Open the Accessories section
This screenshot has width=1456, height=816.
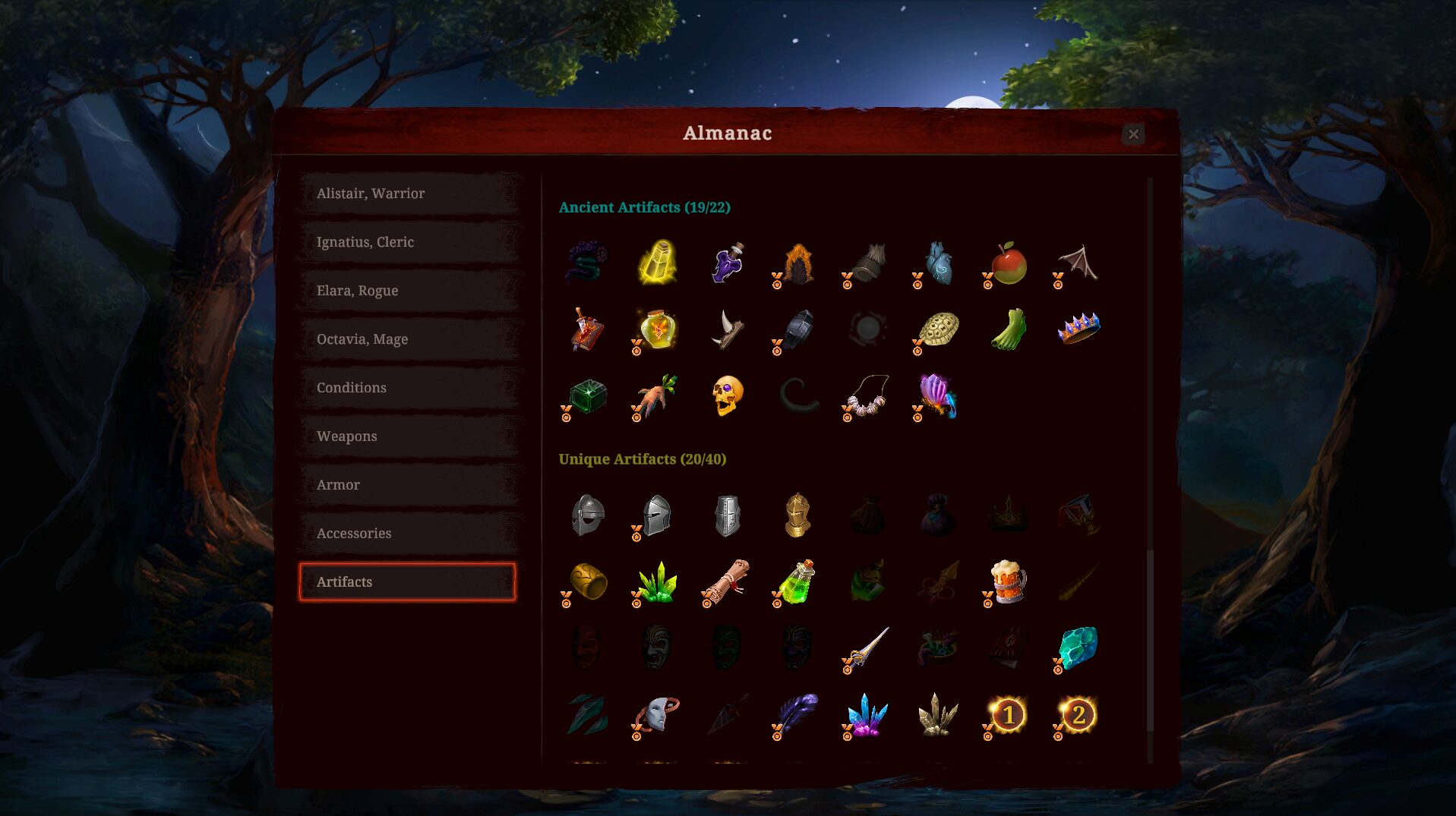409,534
